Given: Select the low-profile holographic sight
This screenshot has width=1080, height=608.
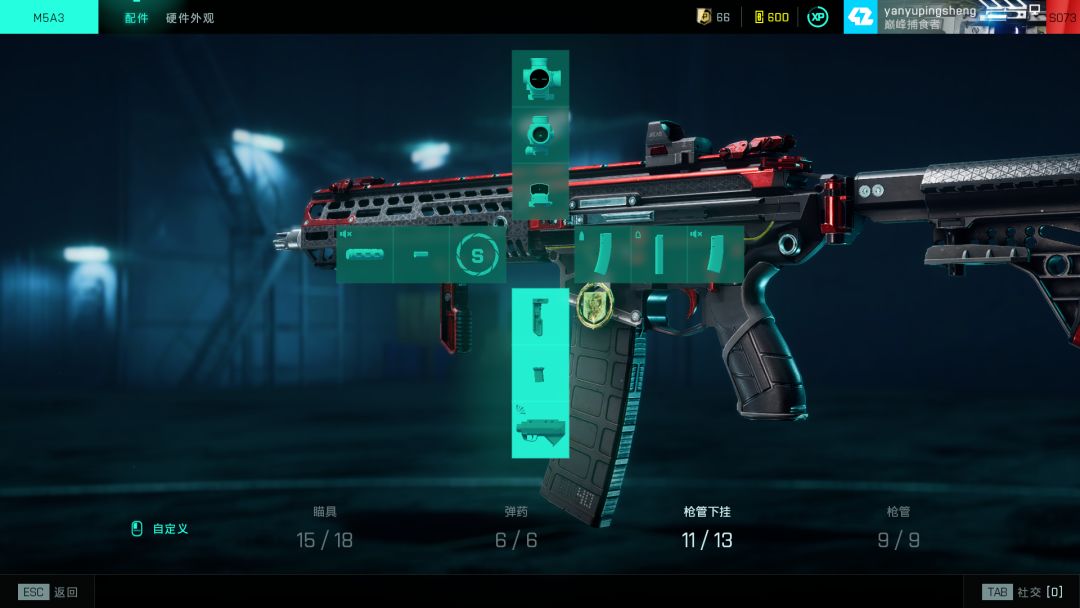Looking at the screenshot, I should coord(540,192).
